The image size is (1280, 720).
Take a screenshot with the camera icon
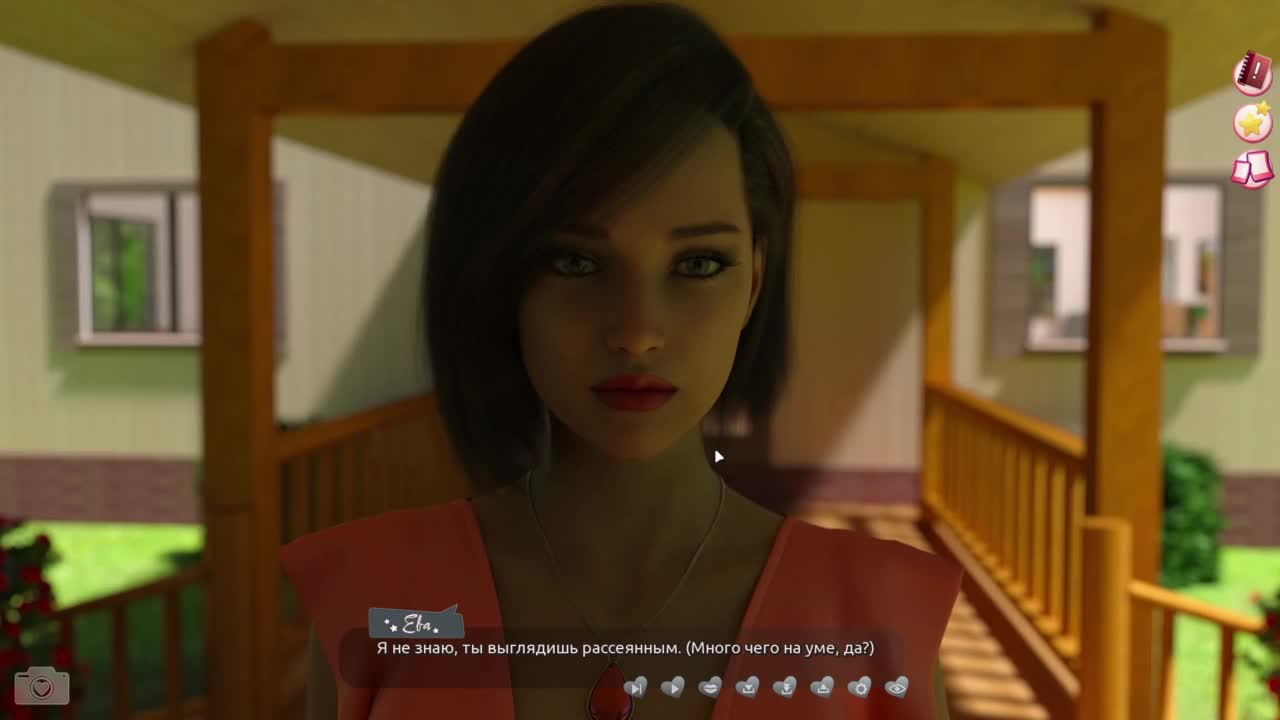pos(41,686)
